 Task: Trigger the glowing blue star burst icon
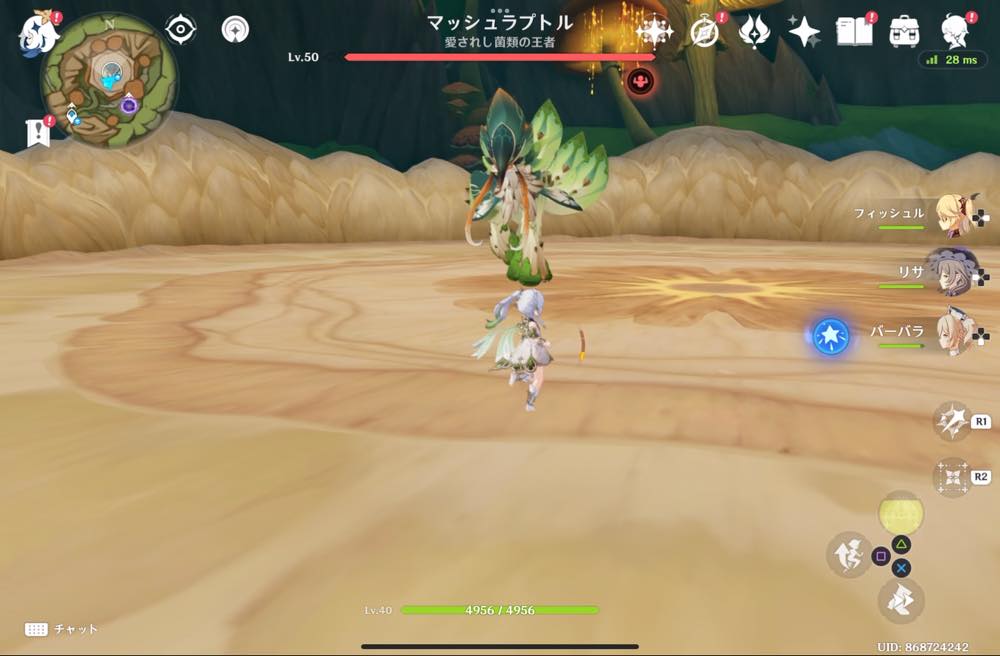(830, 337)
